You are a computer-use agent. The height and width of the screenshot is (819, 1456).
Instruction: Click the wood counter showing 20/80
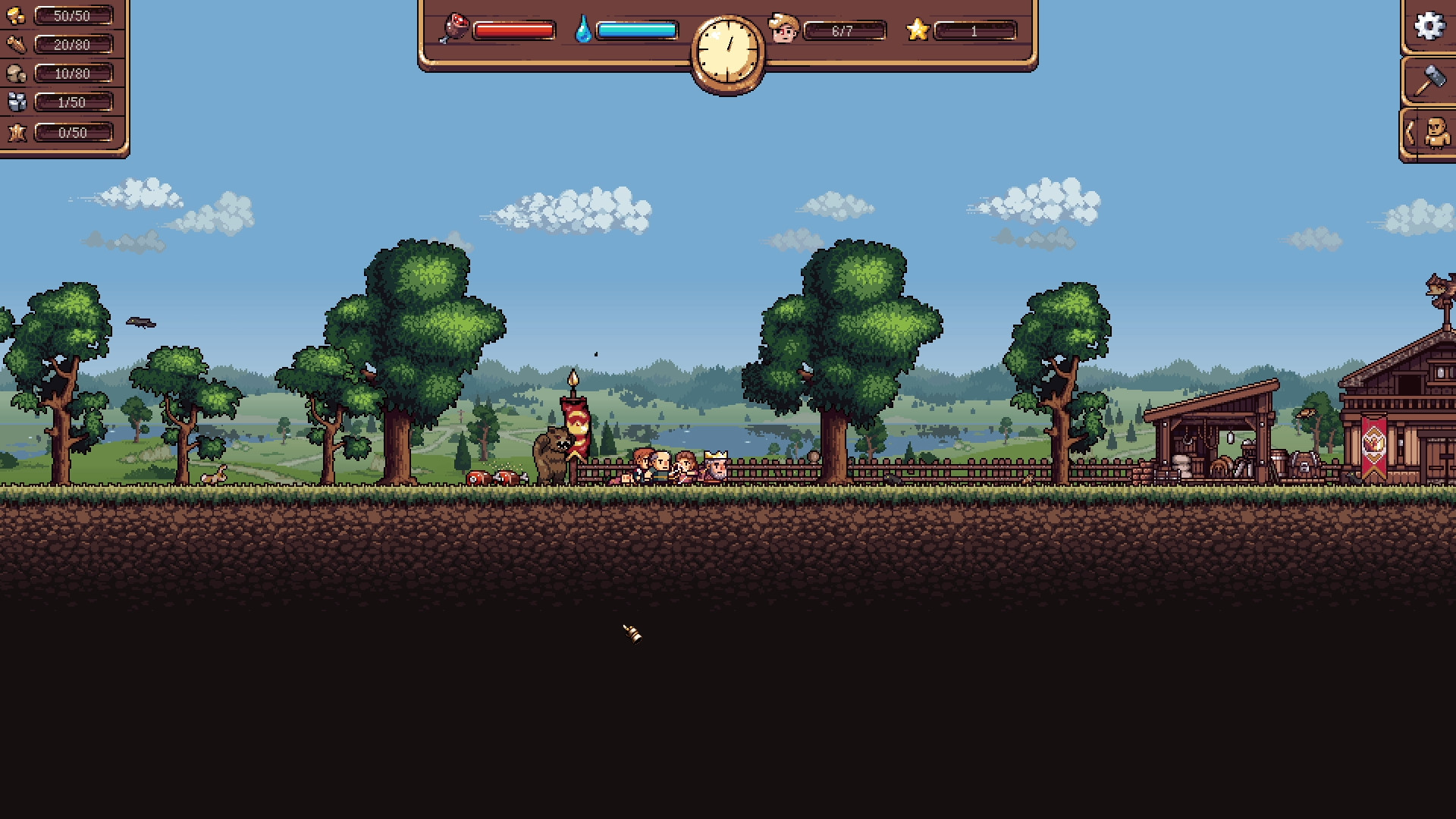[x=73, y=44]
